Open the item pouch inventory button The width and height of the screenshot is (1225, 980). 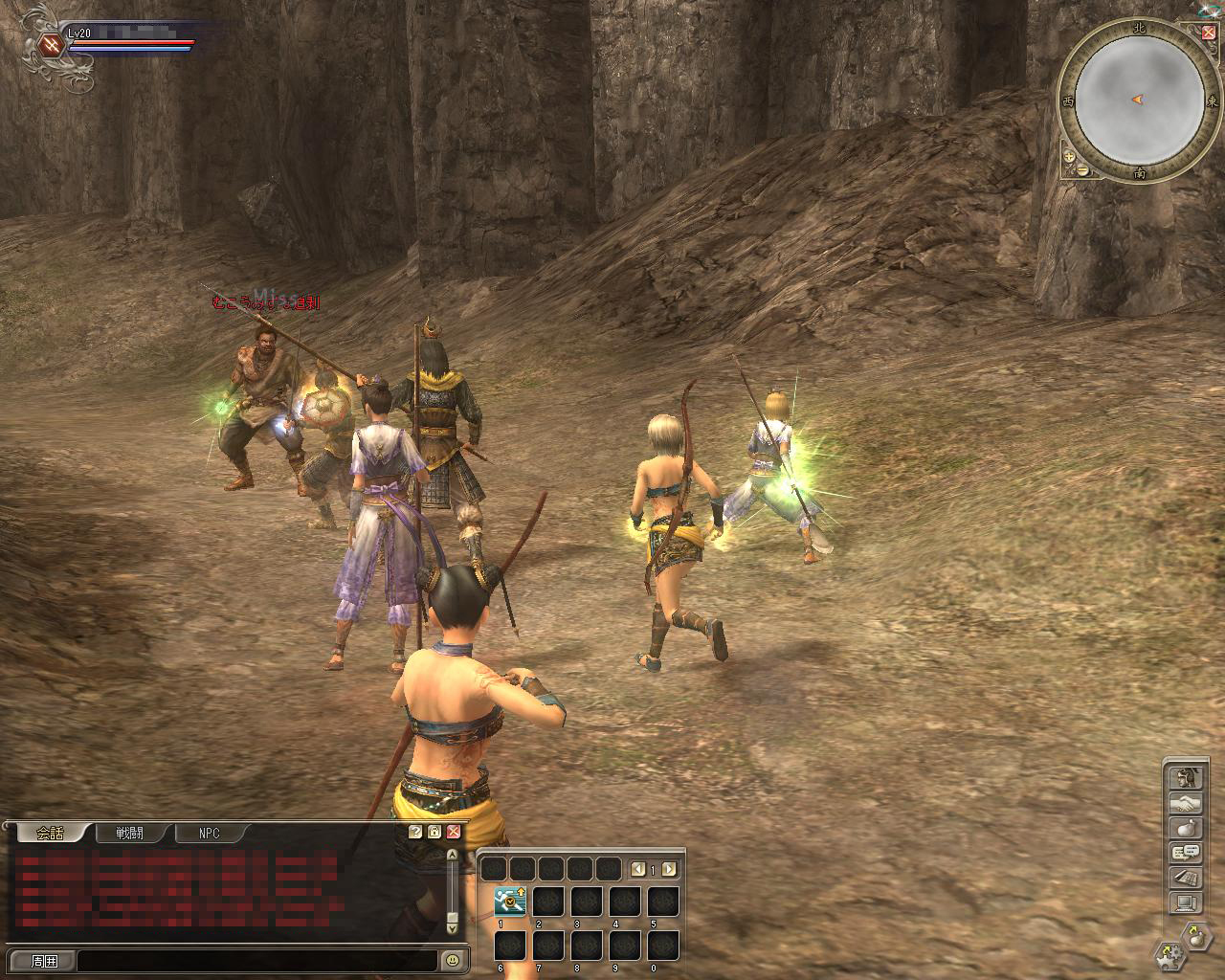coord(1186,827)
